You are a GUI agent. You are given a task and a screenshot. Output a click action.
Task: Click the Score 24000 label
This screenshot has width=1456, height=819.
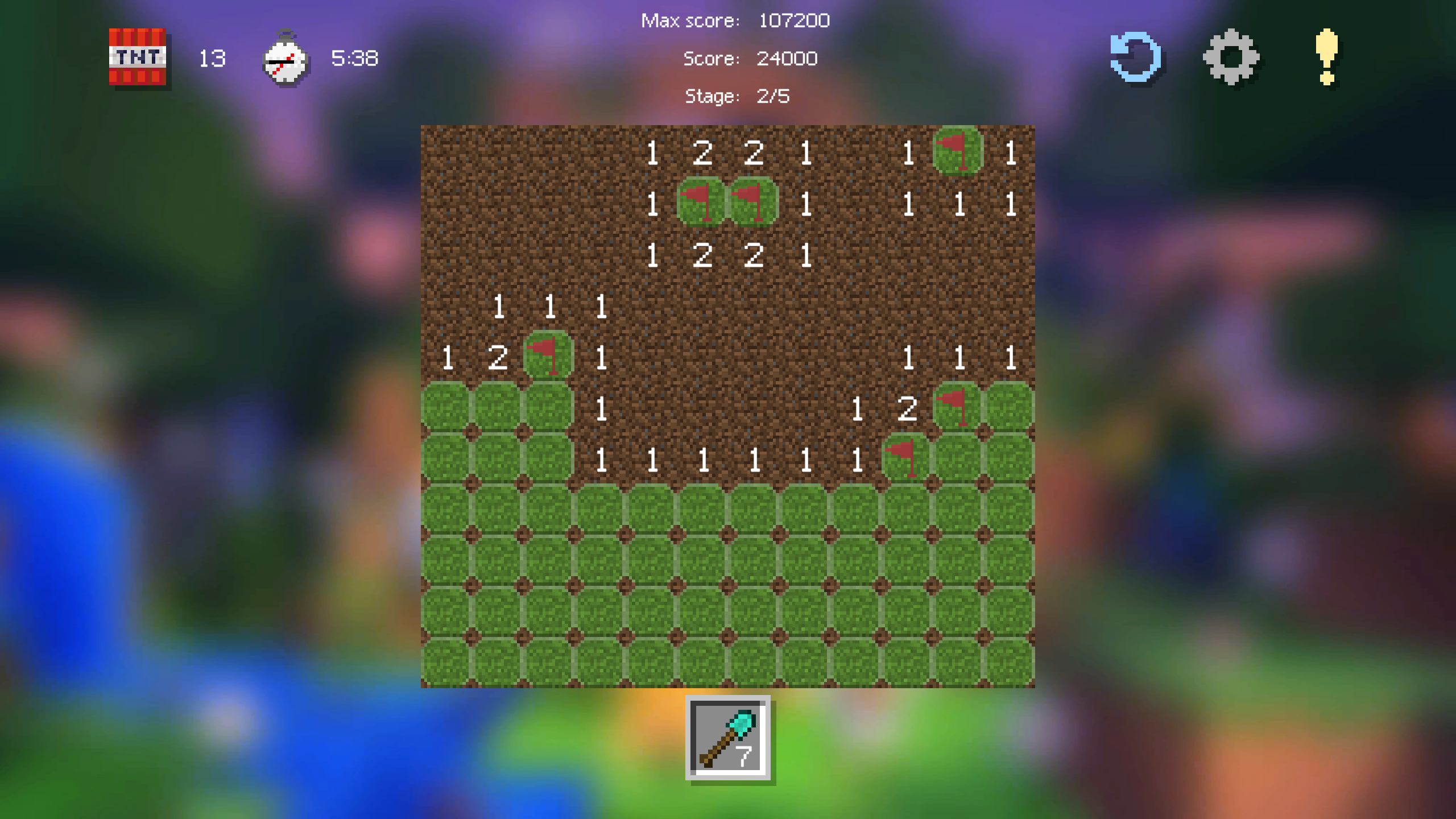click(751, 59)
